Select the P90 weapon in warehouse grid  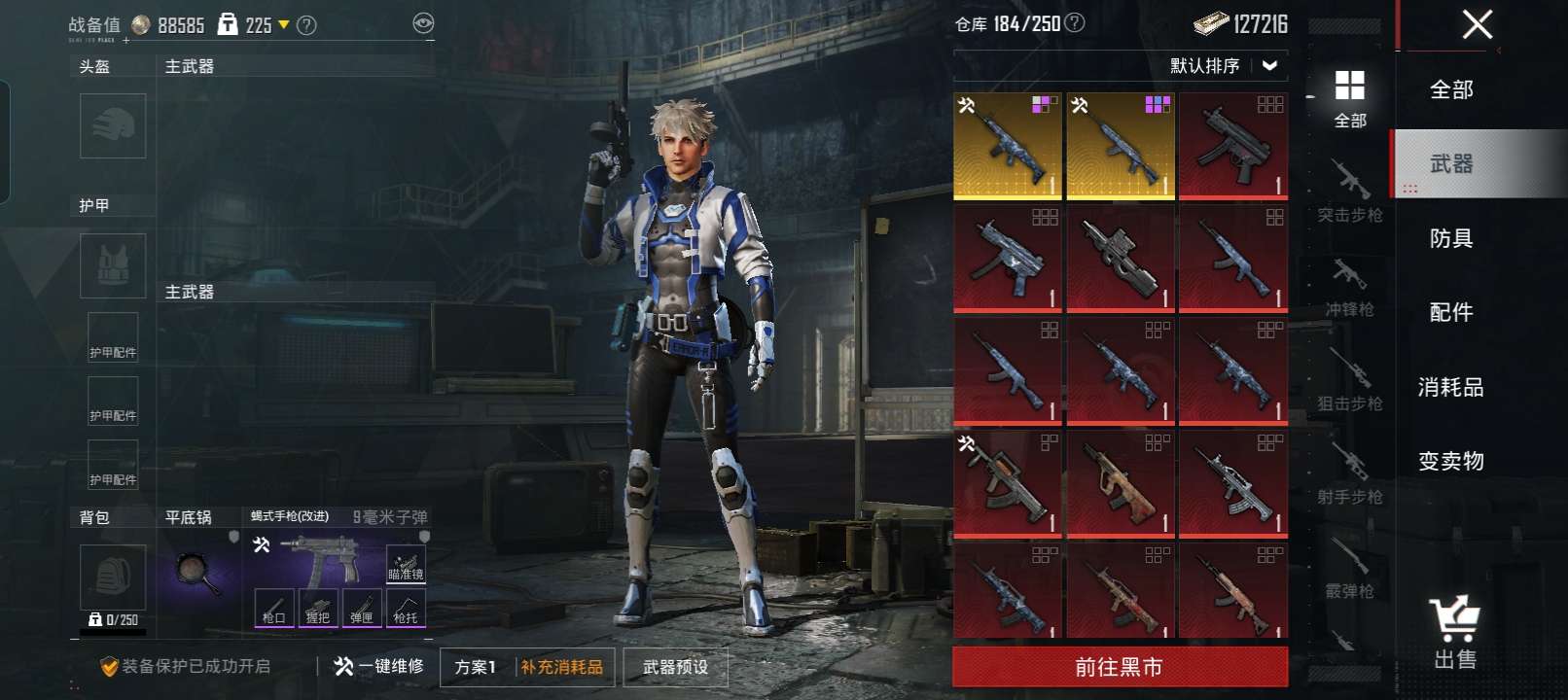(x=1121, y=259)
